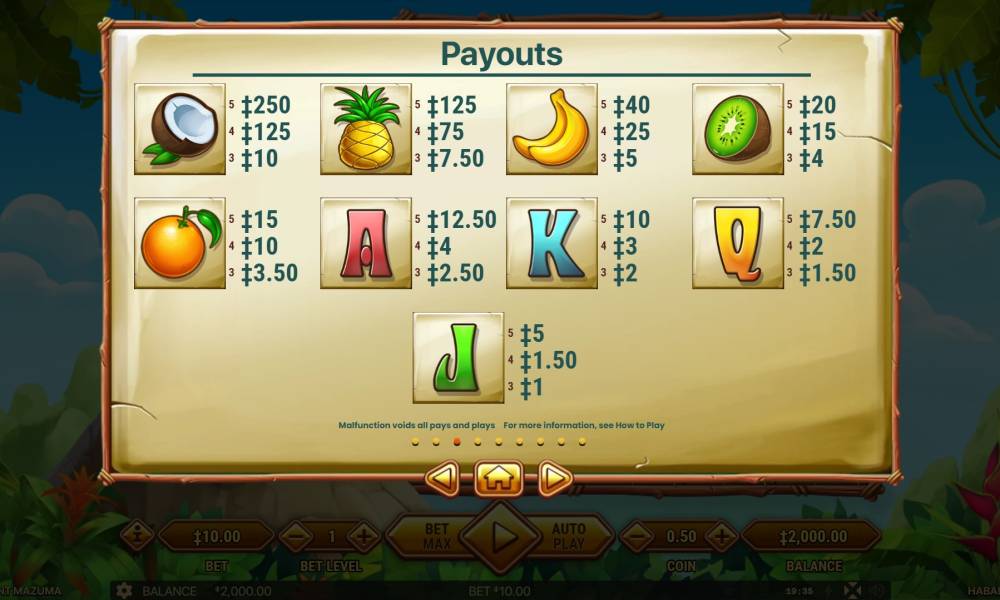Toggle fullscreen from the bottom bar
The image size is (1000, 600).
852,590
